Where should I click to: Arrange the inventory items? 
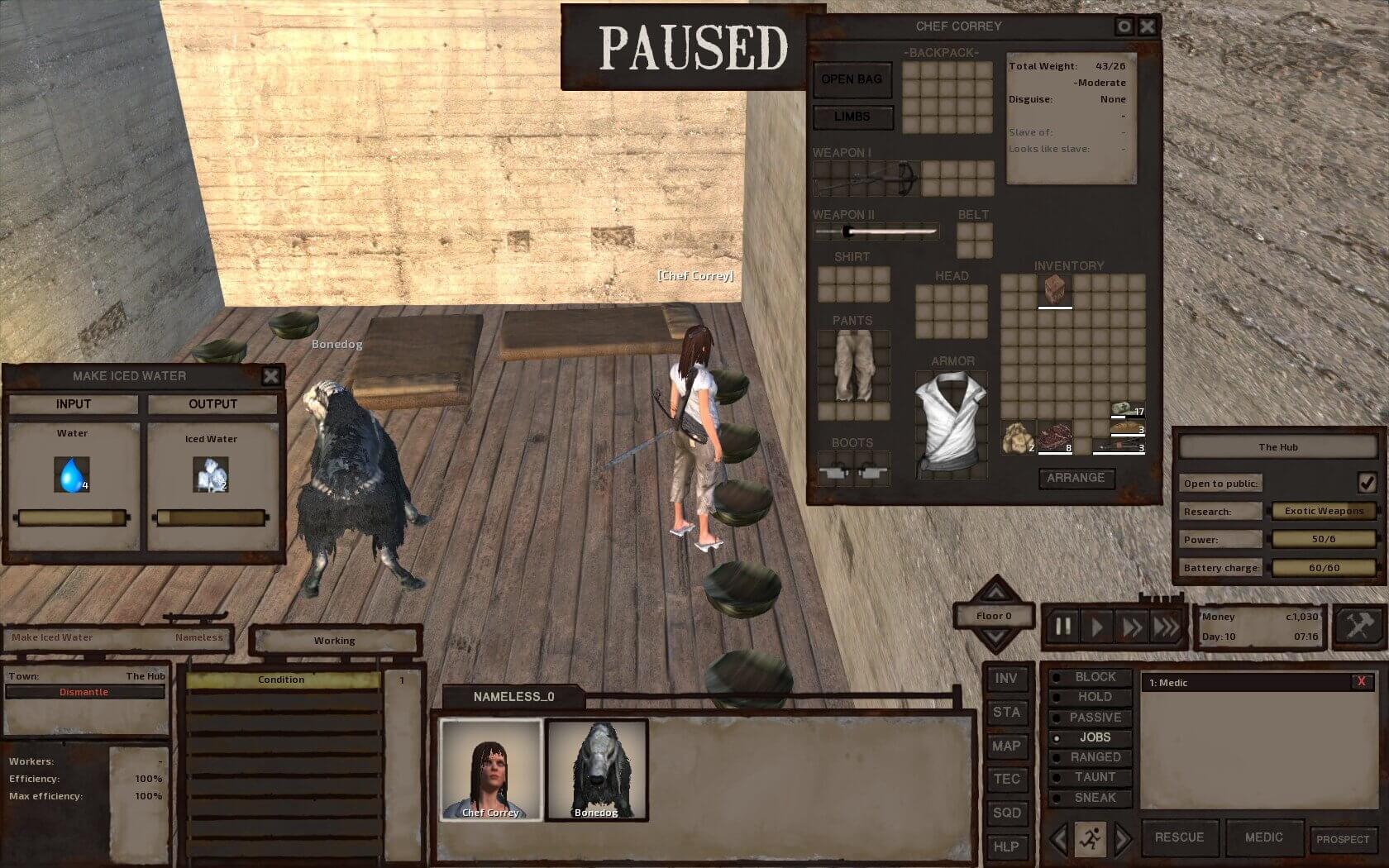(x=1075, y=478)
